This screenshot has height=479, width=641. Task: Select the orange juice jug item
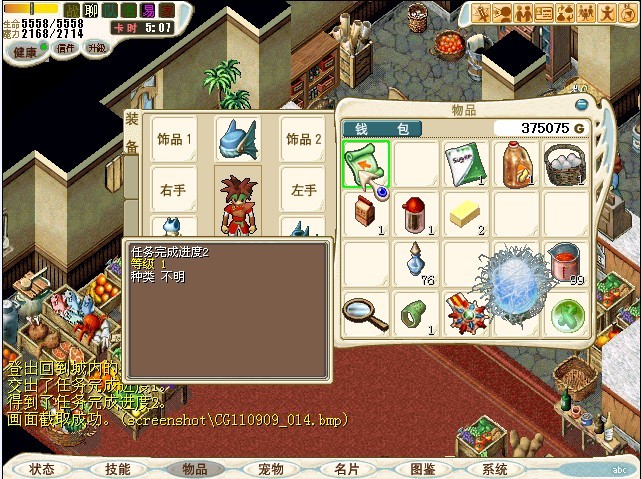point(516,163)
